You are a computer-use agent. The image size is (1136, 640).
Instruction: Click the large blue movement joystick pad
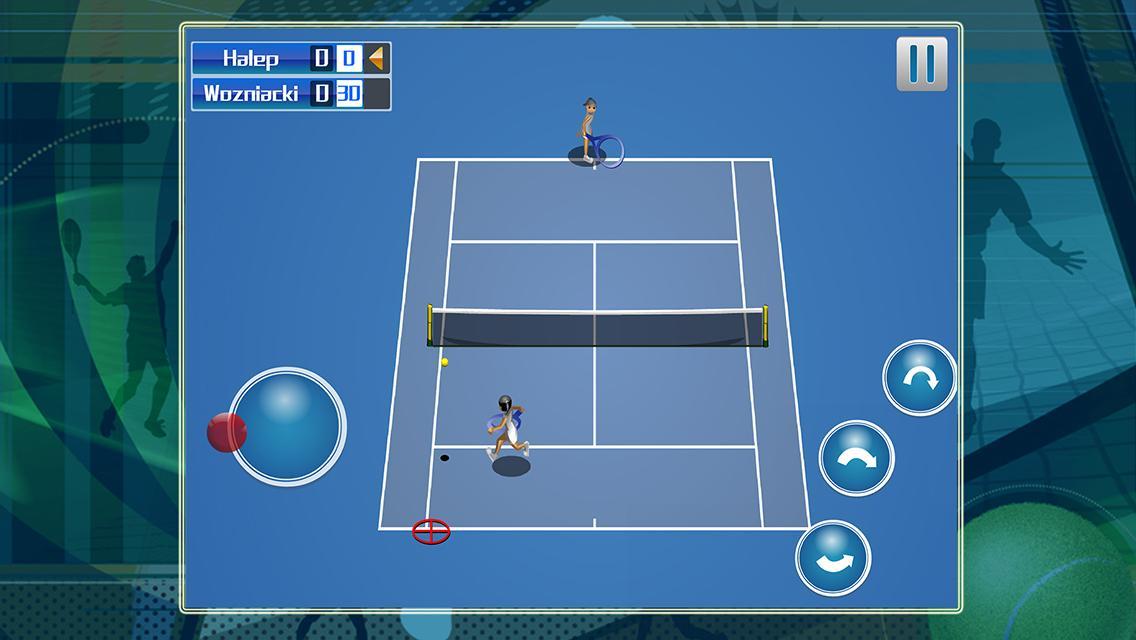coord(288,425)
